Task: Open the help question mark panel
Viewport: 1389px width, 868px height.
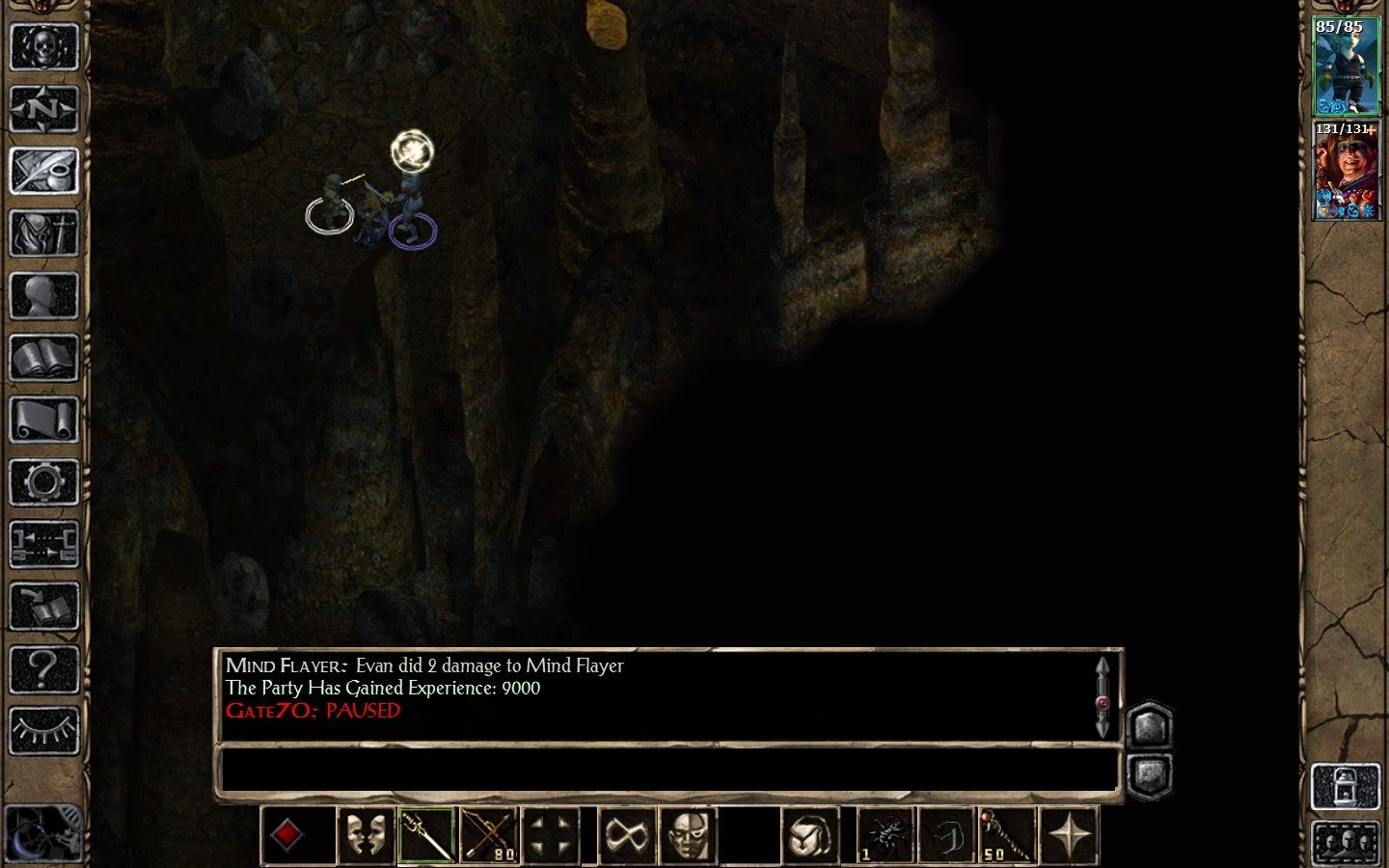Action: 45,670
